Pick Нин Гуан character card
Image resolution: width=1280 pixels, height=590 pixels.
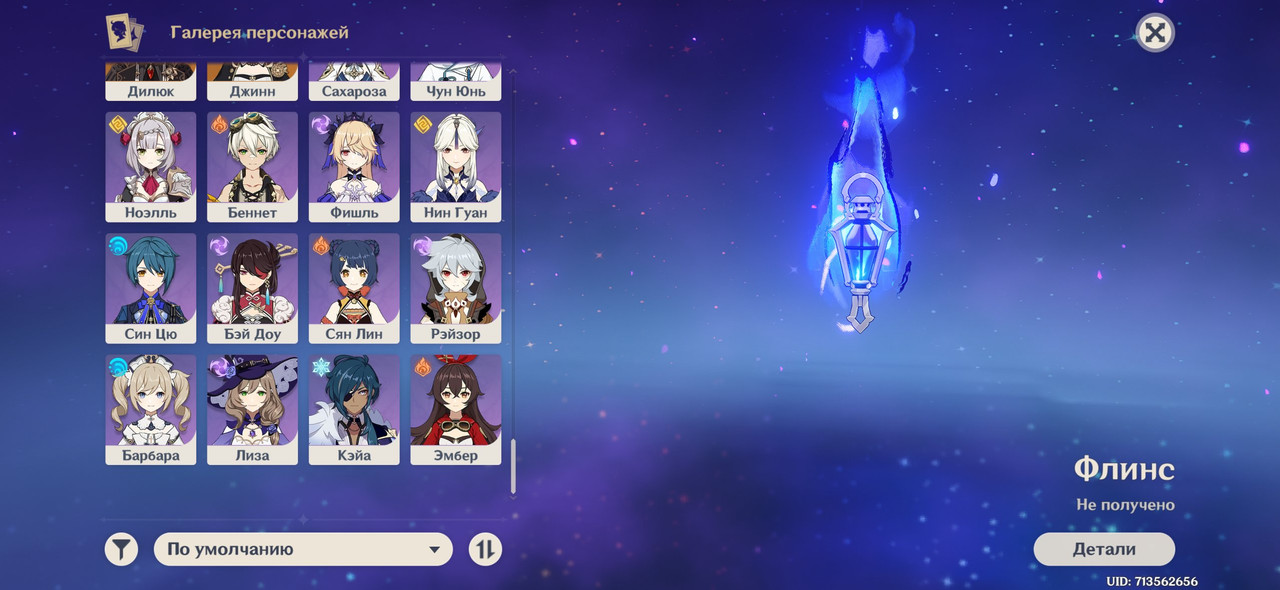[456, 166]
